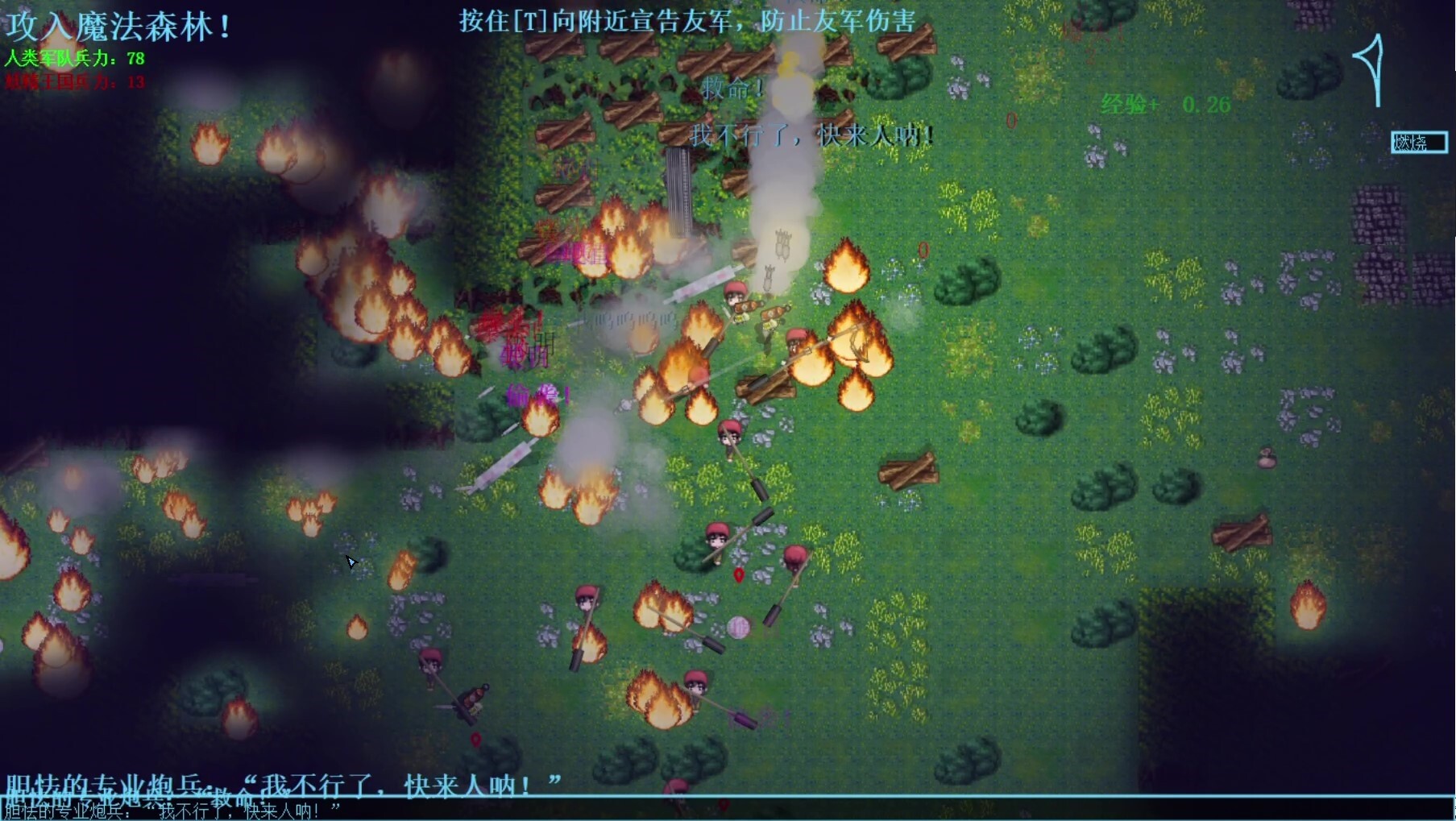Click the 燃烧 burning status indicator
Screen dimensions: 1456x821
[1420, 143]
